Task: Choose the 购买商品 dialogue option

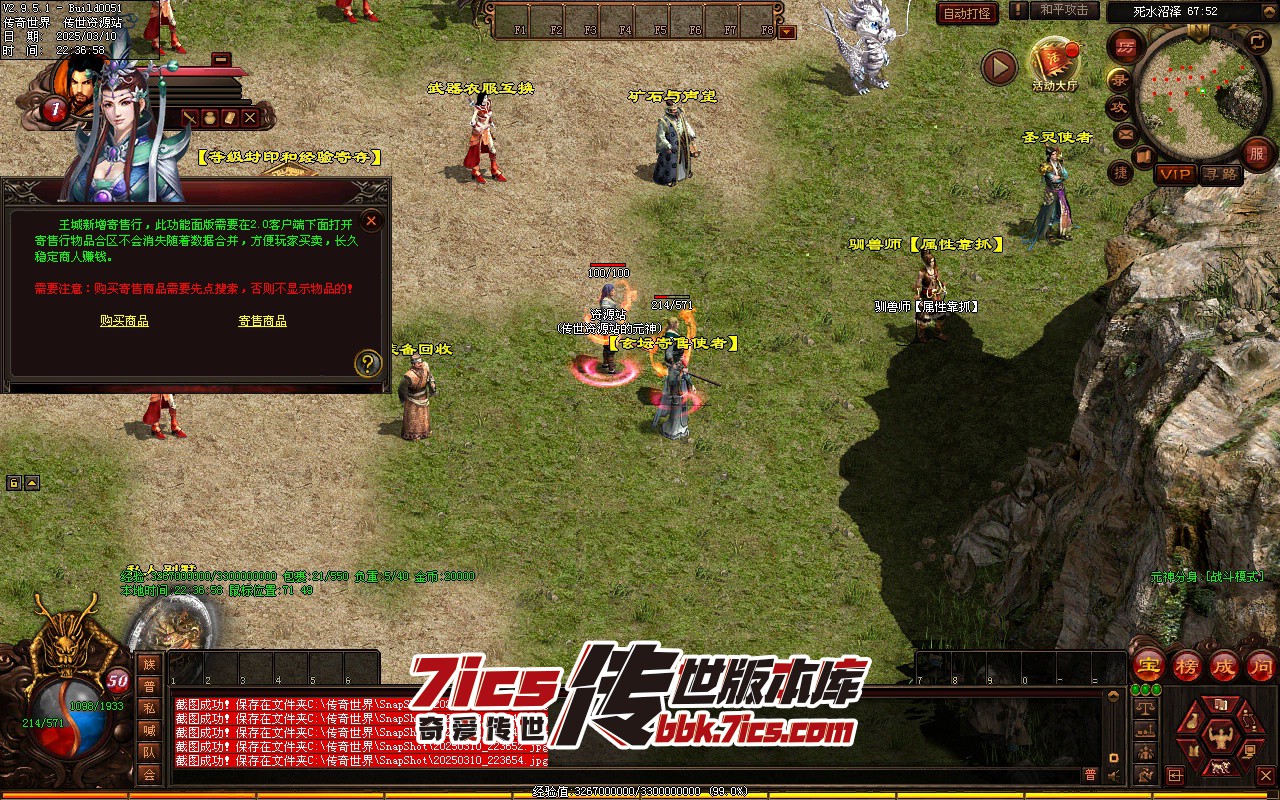Action: pyautogui.click(x=124, y=321)
